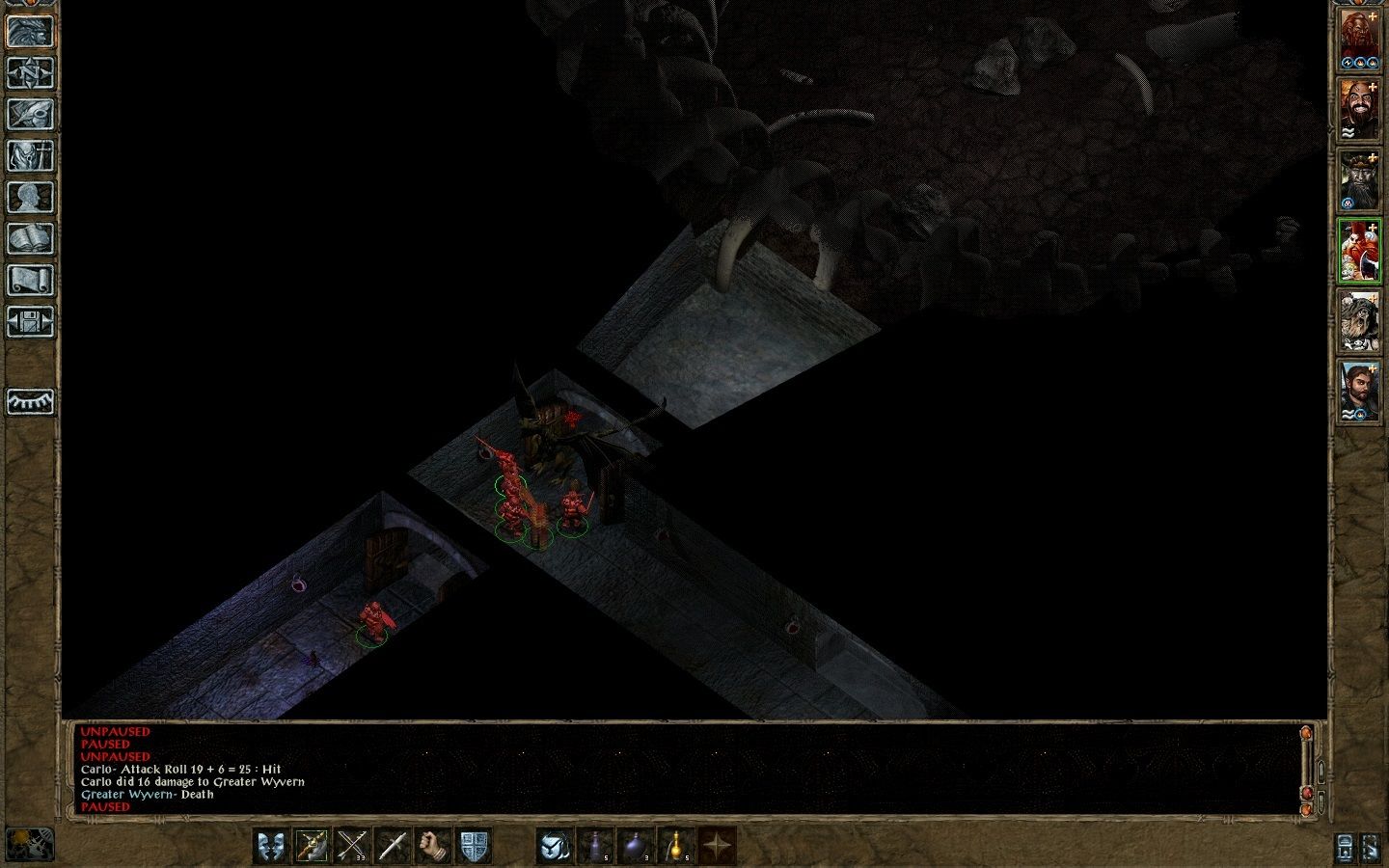
Task: Open the journal via quill and inkwell icon
Action: [x=31, y=114]
